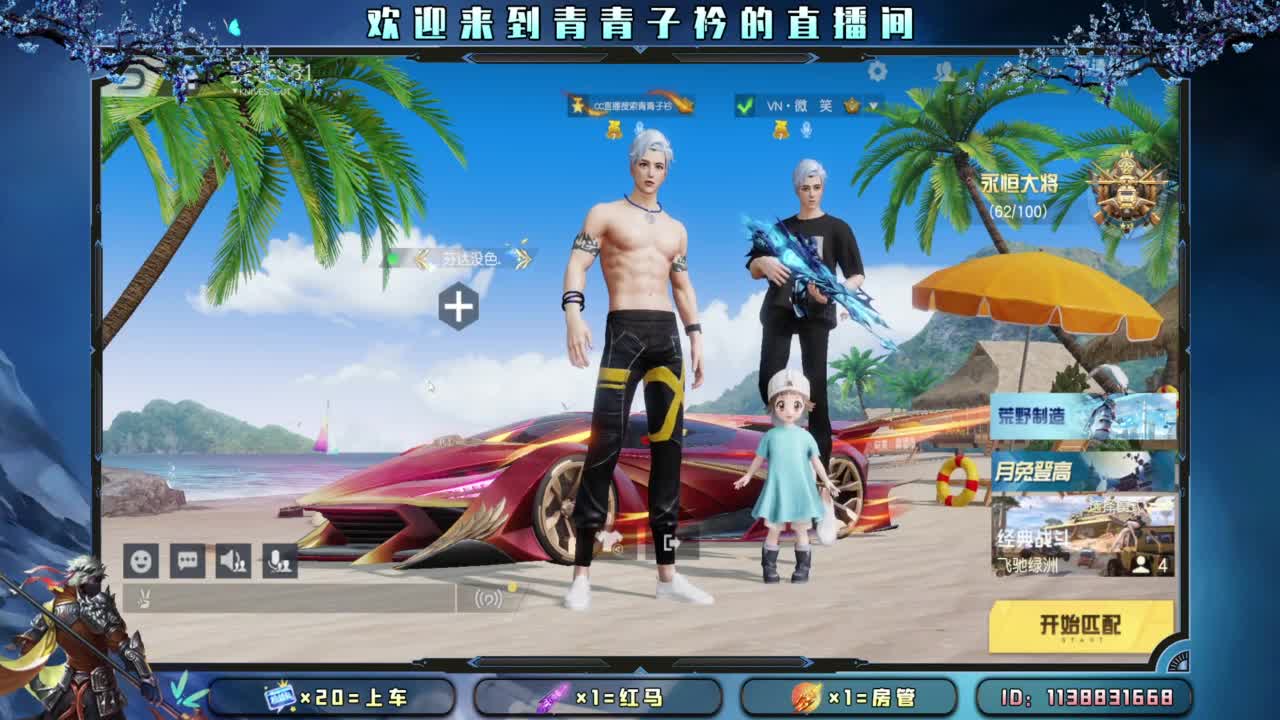The height and width of the screenshot is (720, 1280).
Task: Click the right arrow beside 苏达没色 nameplate
Action: (x=520, y=257)
